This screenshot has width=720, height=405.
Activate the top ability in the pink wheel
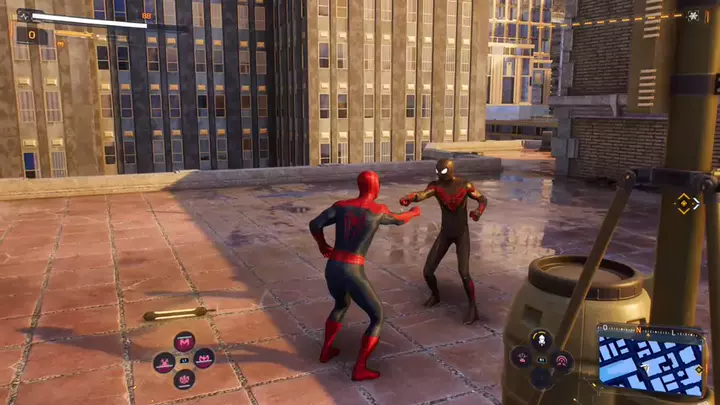pos(184,342)
